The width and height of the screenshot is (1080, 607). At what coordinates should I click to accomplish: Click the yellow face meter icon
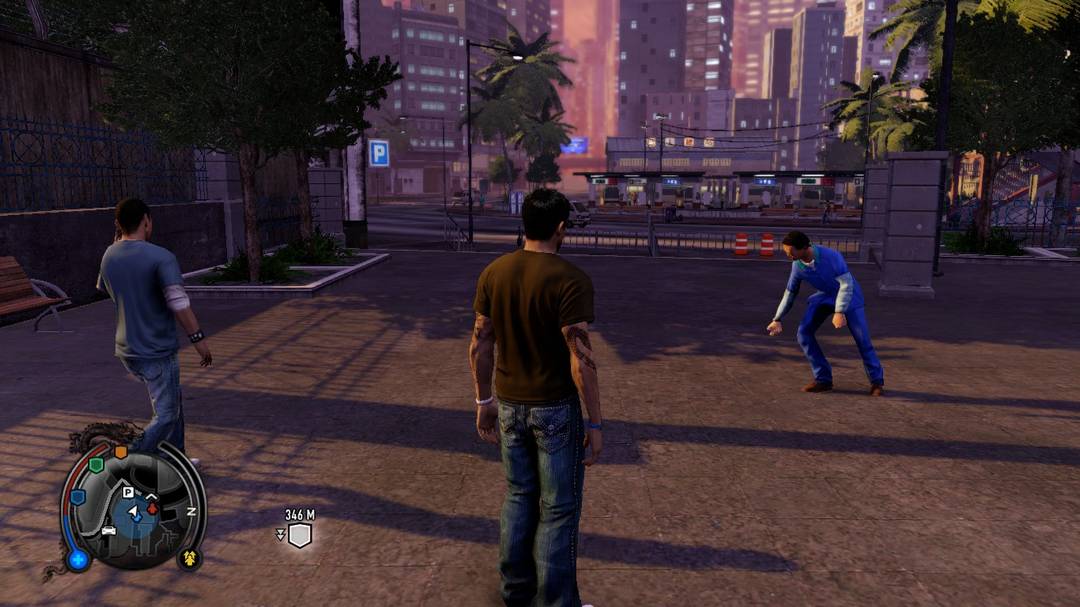coord(188,556)
